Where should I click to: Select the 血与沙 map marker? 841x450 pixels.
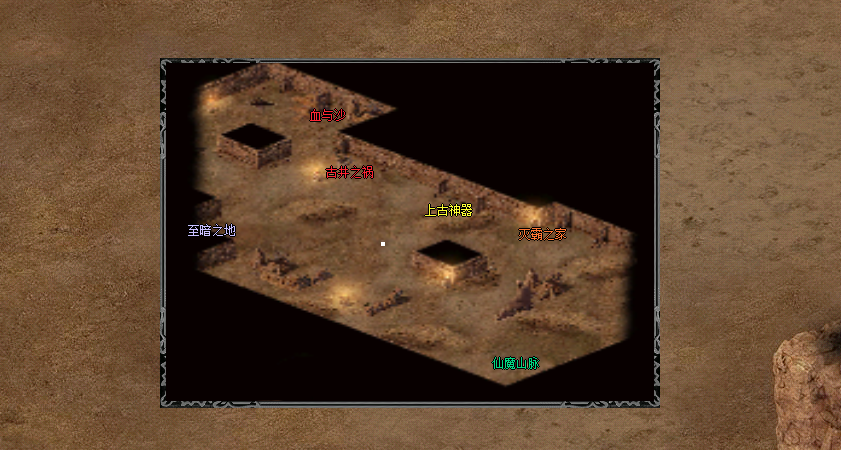(327, 116)
